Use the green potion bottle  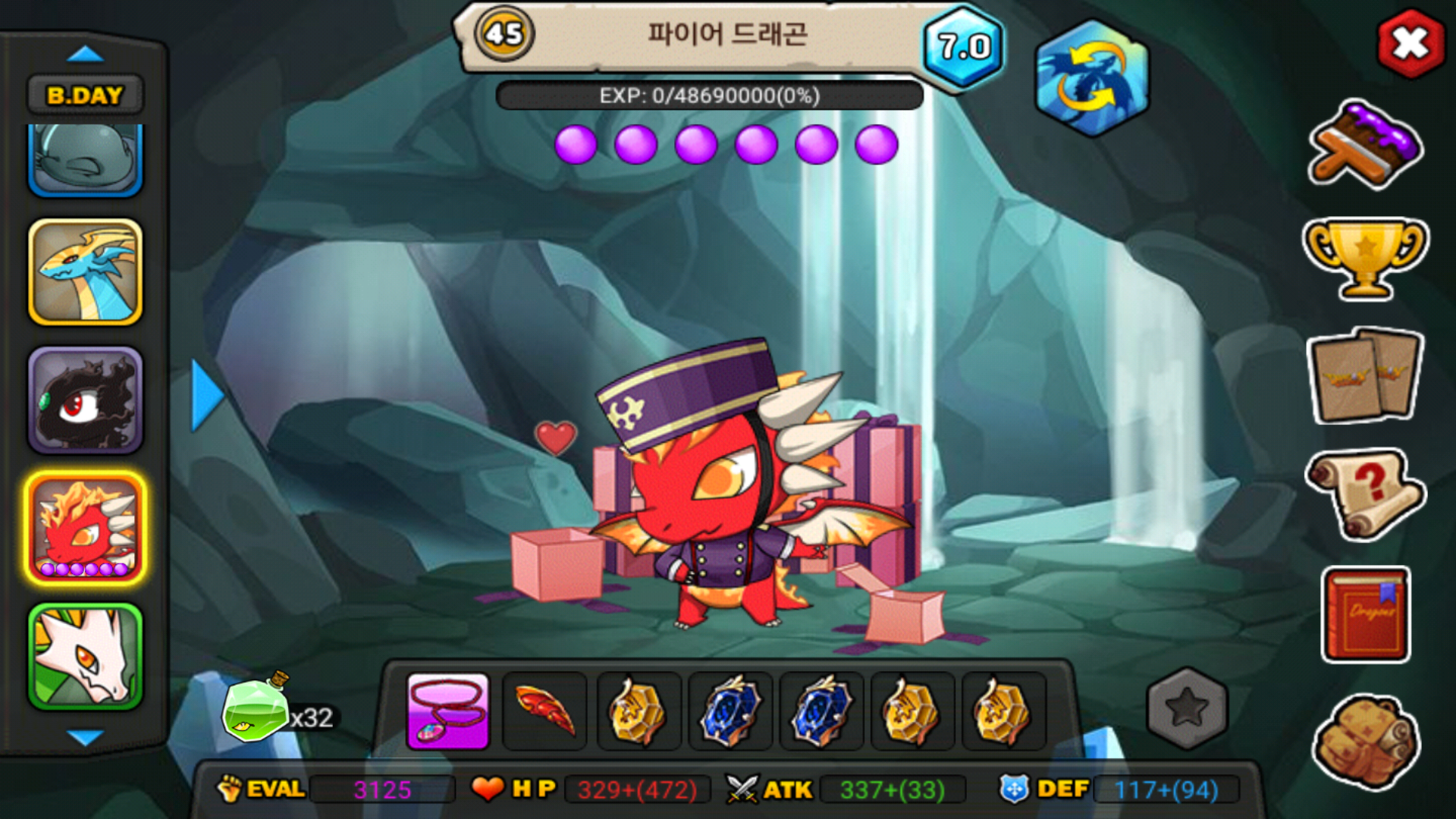pyautogui.click(x=255, y=710)
